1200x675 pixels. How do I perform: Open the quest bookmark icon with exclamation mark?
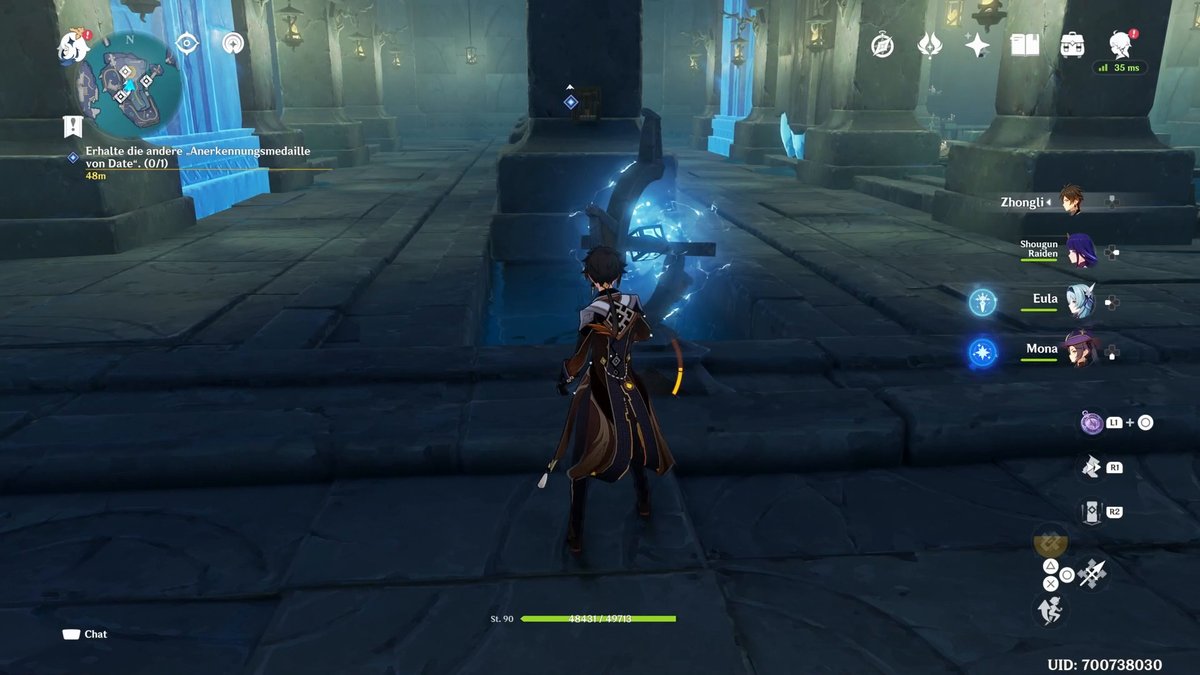[72, 126]
